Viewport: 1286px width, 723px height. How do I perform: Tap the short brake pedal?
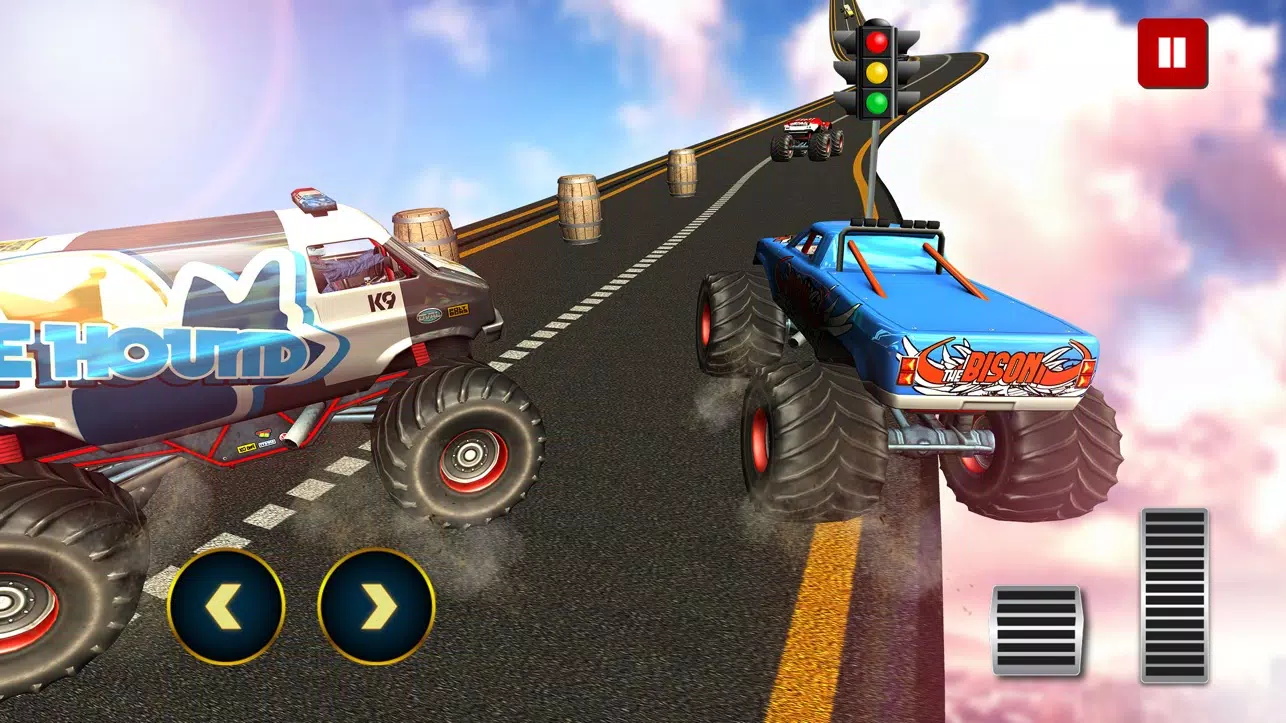(1036, 630)
